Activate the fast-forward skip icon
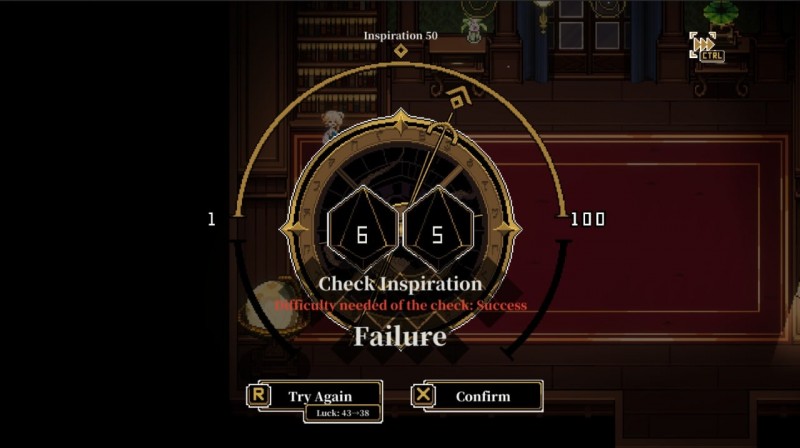The width and height of the screenshot is (800, 448). coord(704,45)
